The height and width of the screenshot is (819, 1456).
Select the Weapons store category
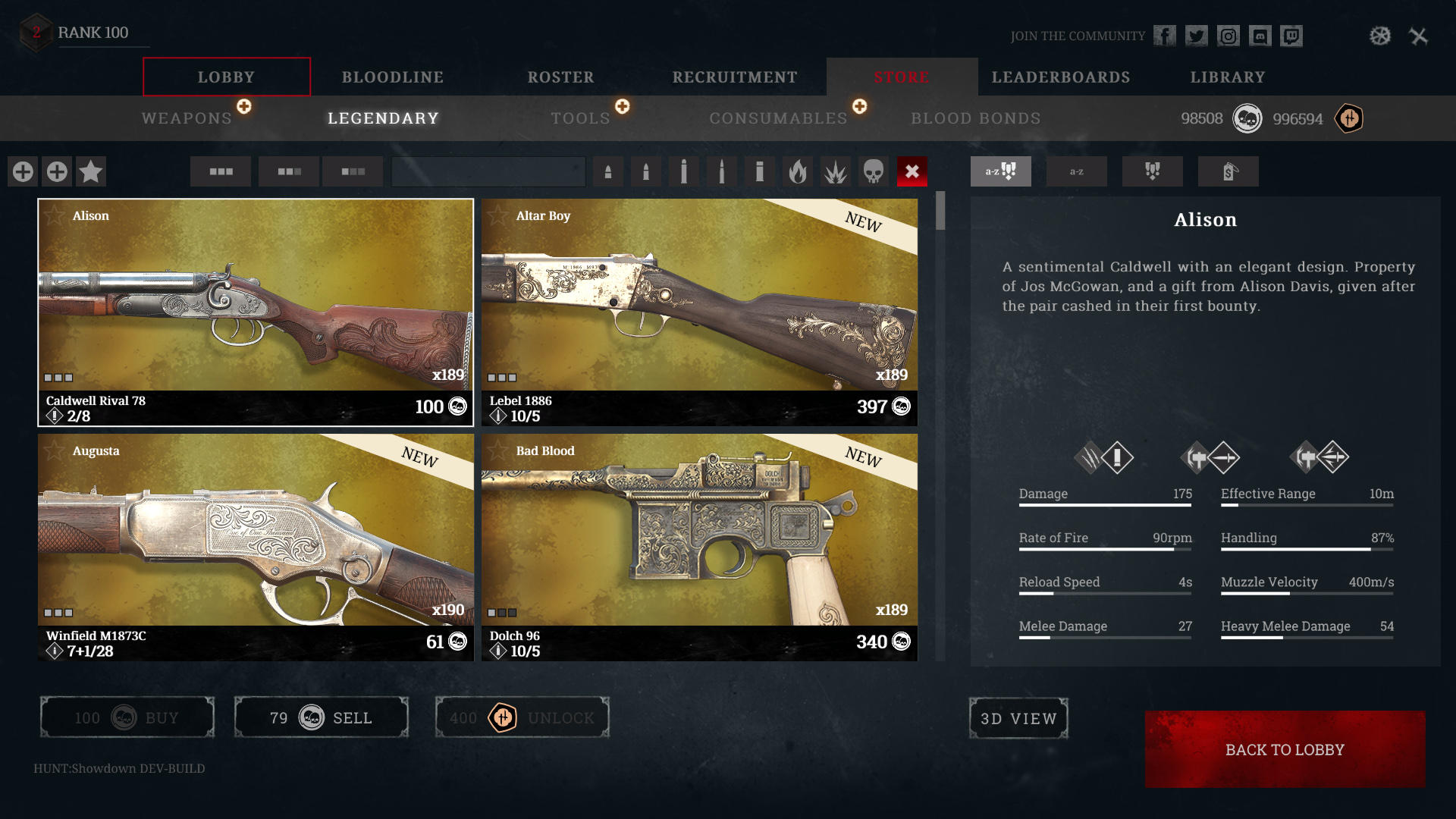[187, 118]
